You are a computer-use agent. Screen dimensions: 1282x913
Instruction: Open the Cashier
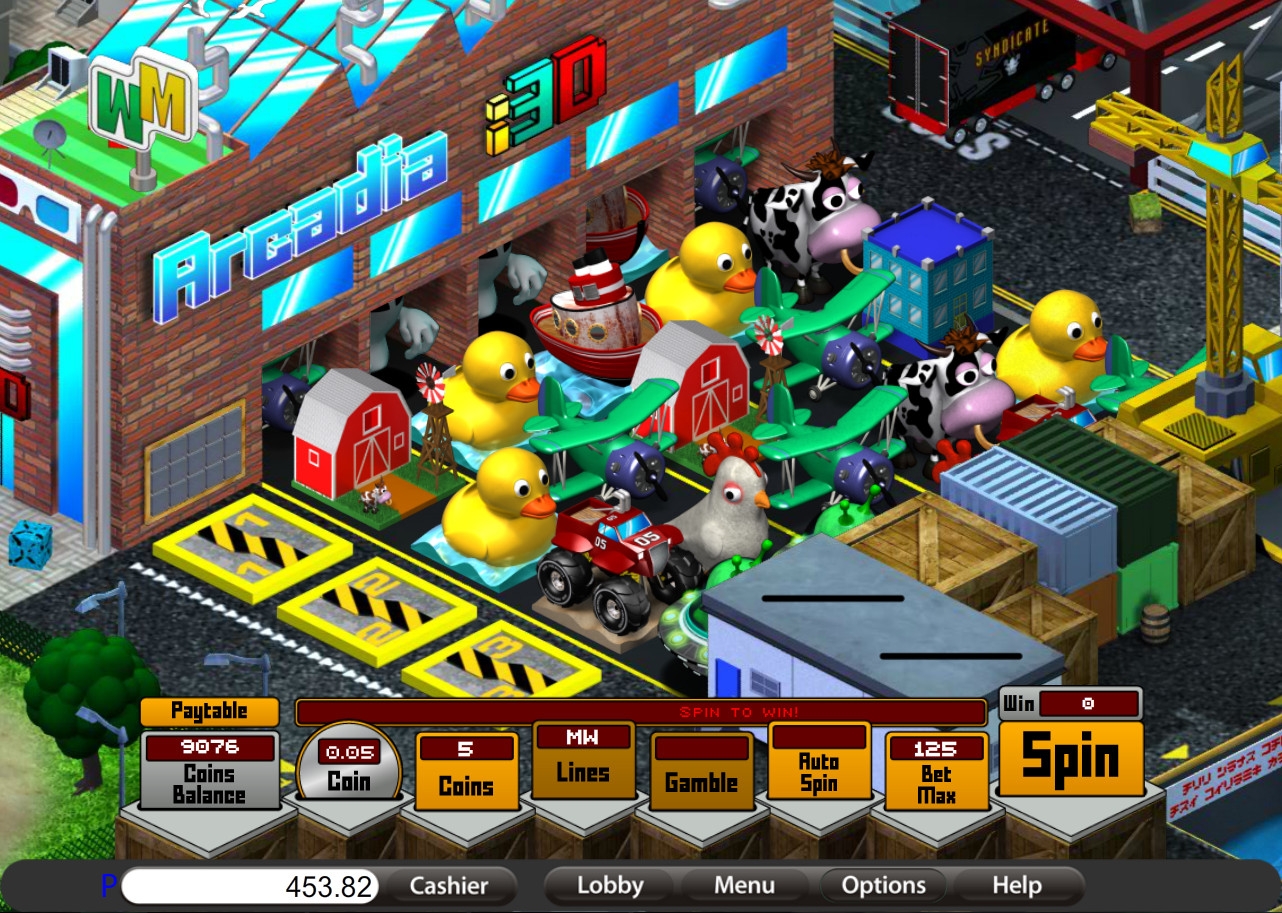coord(449,886)
